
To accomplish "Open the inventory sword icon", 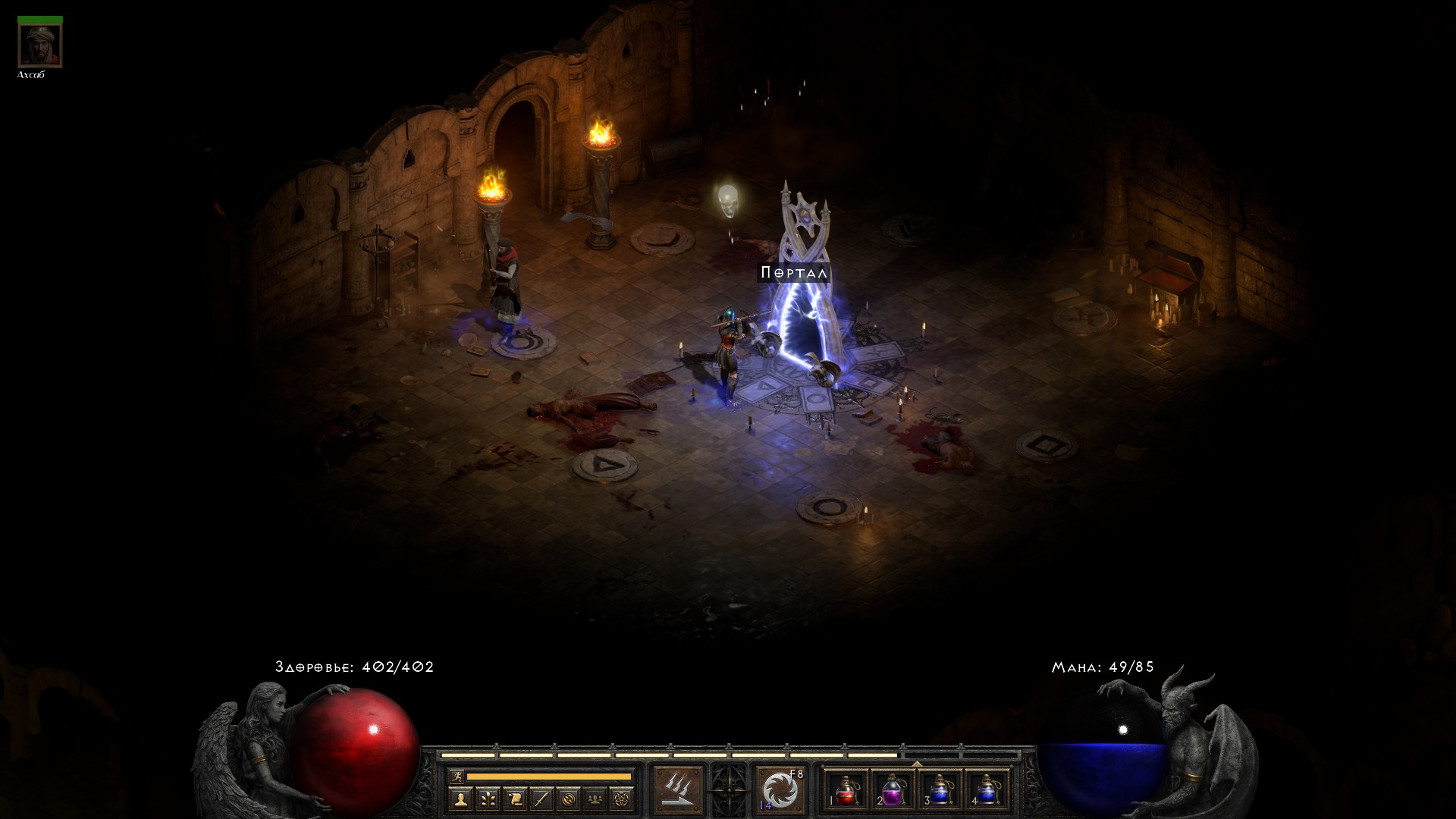I will [541, 798].
